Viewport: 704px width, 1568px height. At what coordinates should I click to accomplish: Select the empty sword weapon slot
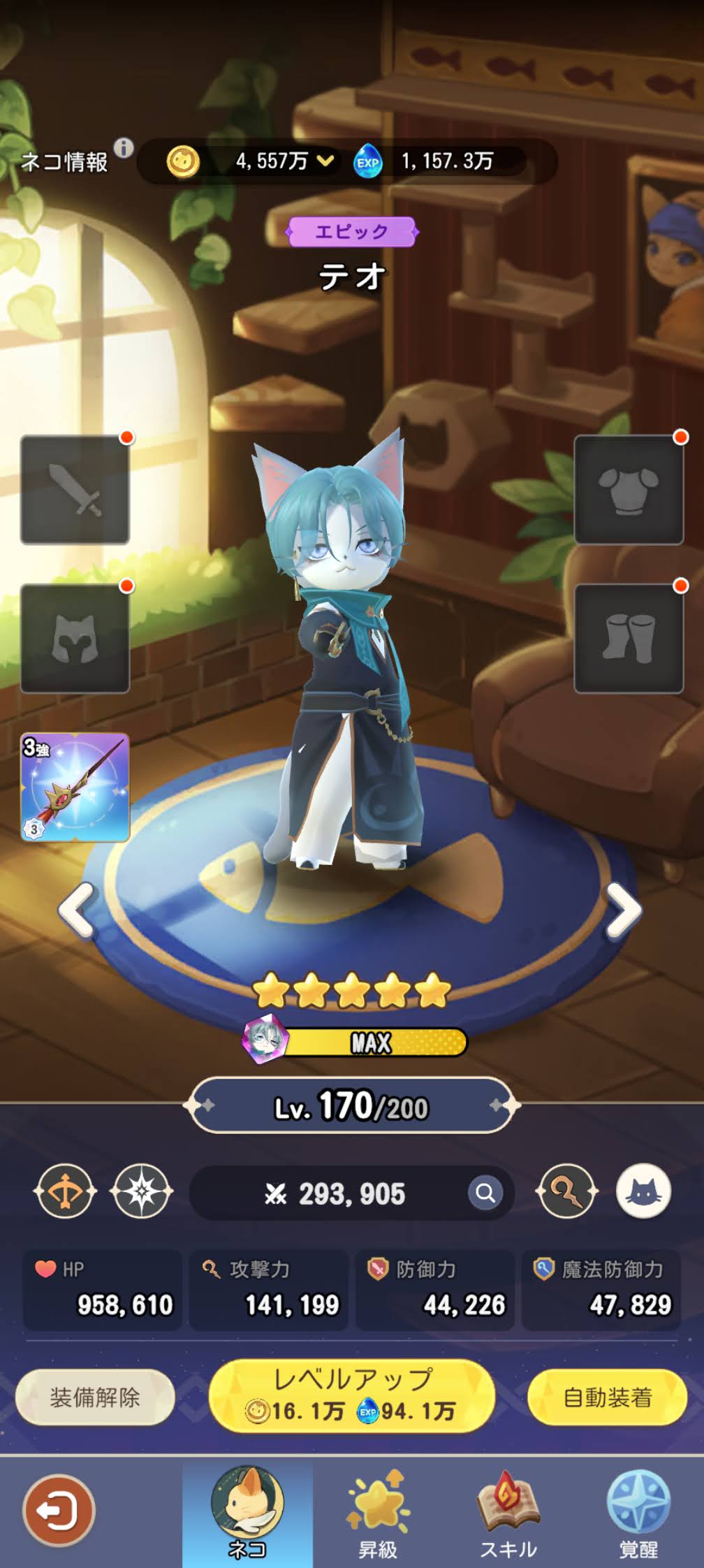(75, 490)
